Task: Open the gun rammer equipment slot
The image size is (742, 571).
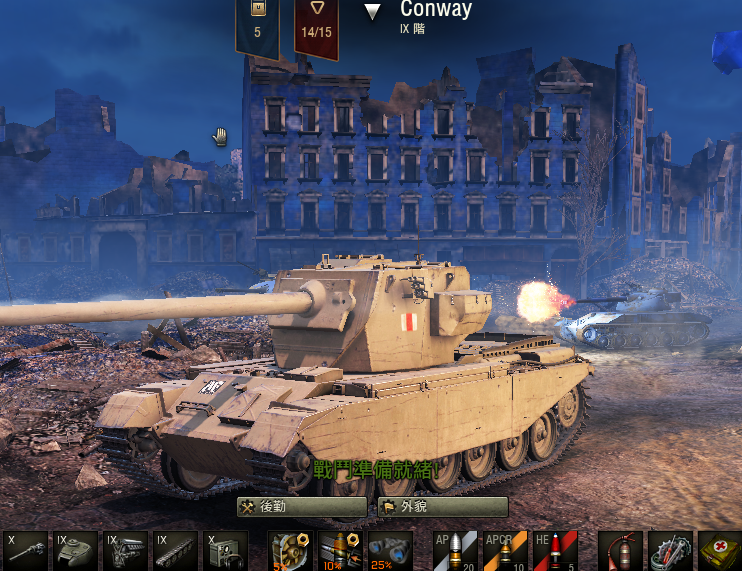Action: point(340,551)
